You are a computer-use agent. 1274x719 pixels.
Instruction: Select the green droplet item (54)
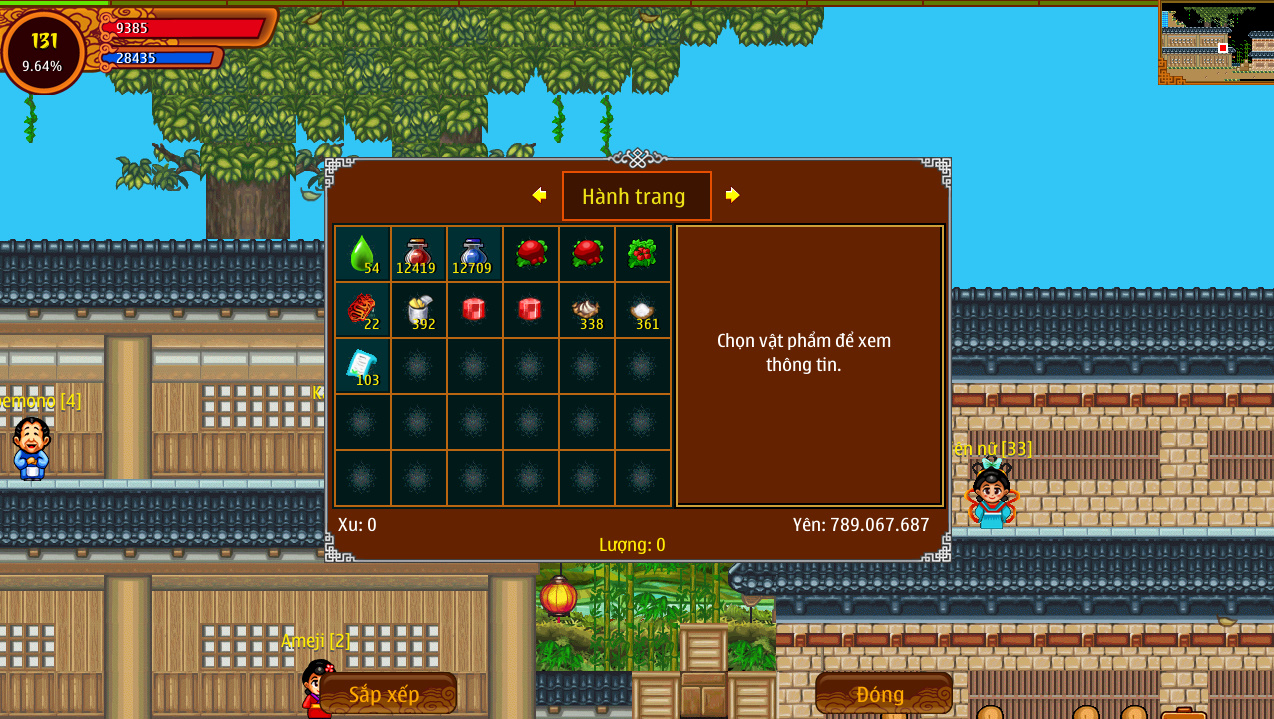(362, 254)
